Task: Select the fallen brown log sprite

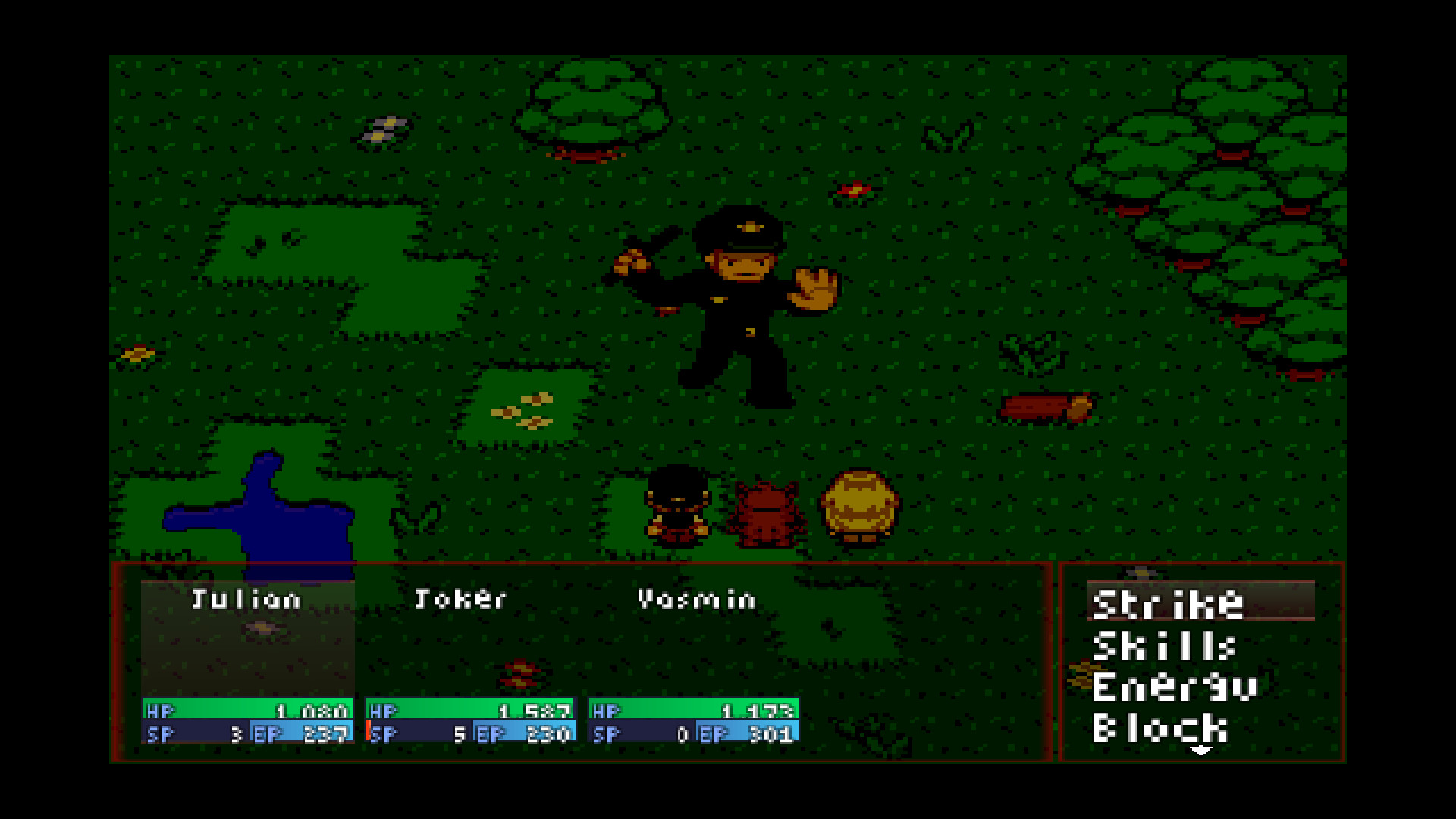Action: point(1046,406)
